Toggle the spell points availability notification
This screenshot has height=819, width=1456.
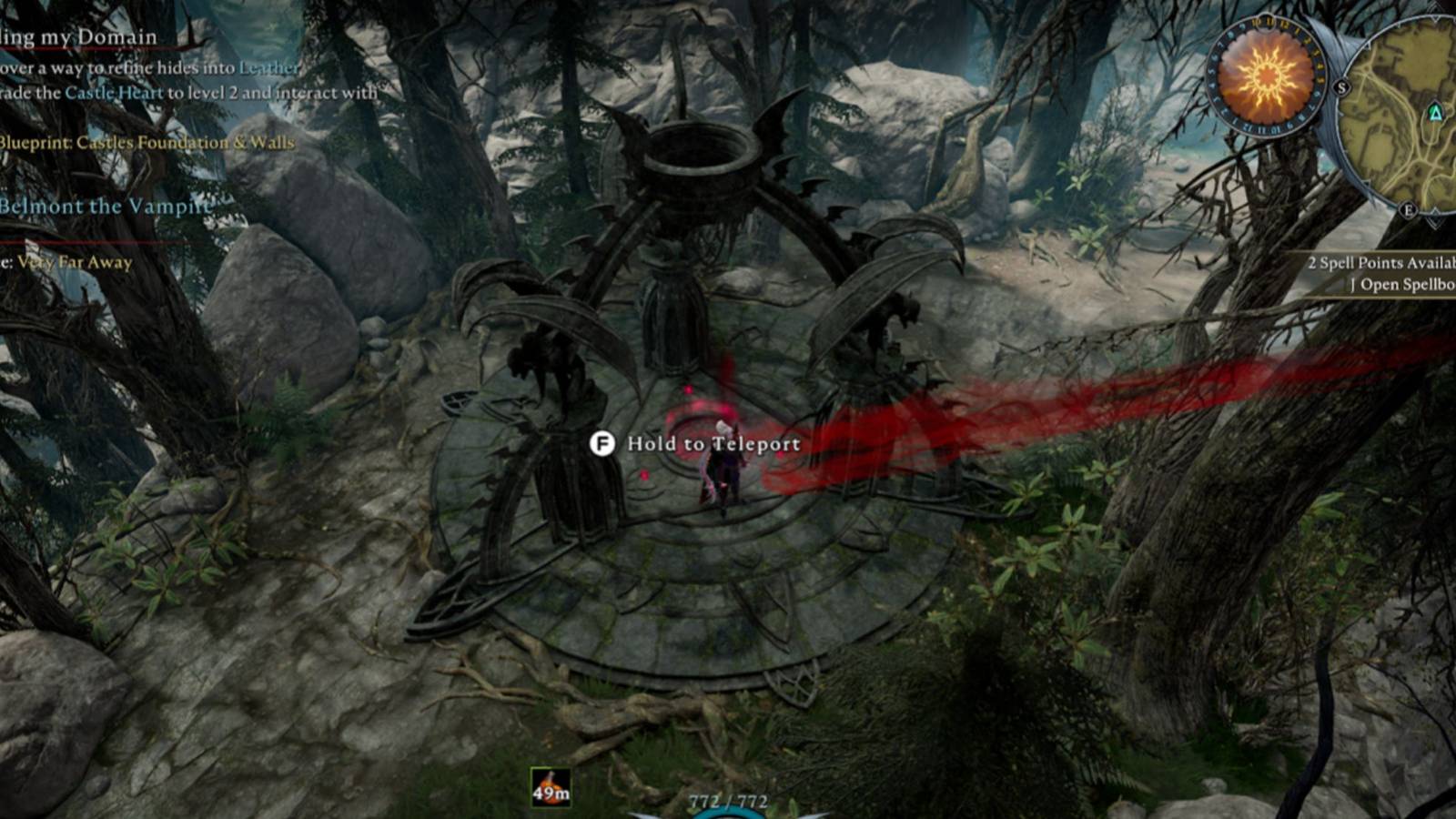click(x=1381, y=262)
